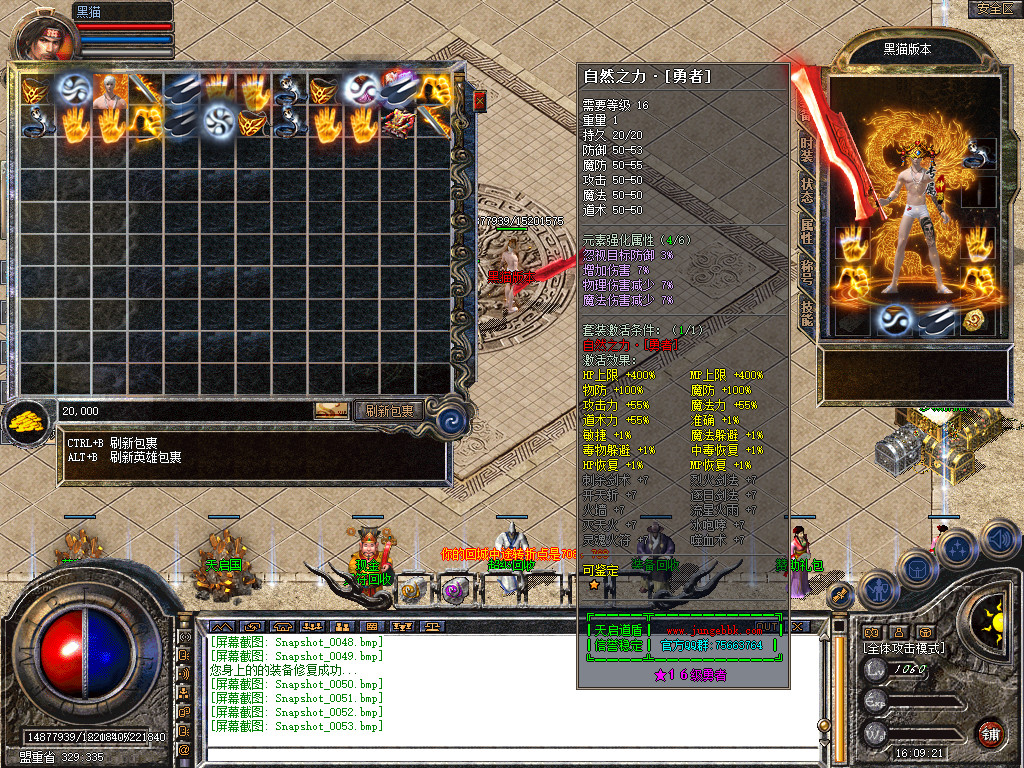
Task: Close the inventory bag window
Action: 479,101
